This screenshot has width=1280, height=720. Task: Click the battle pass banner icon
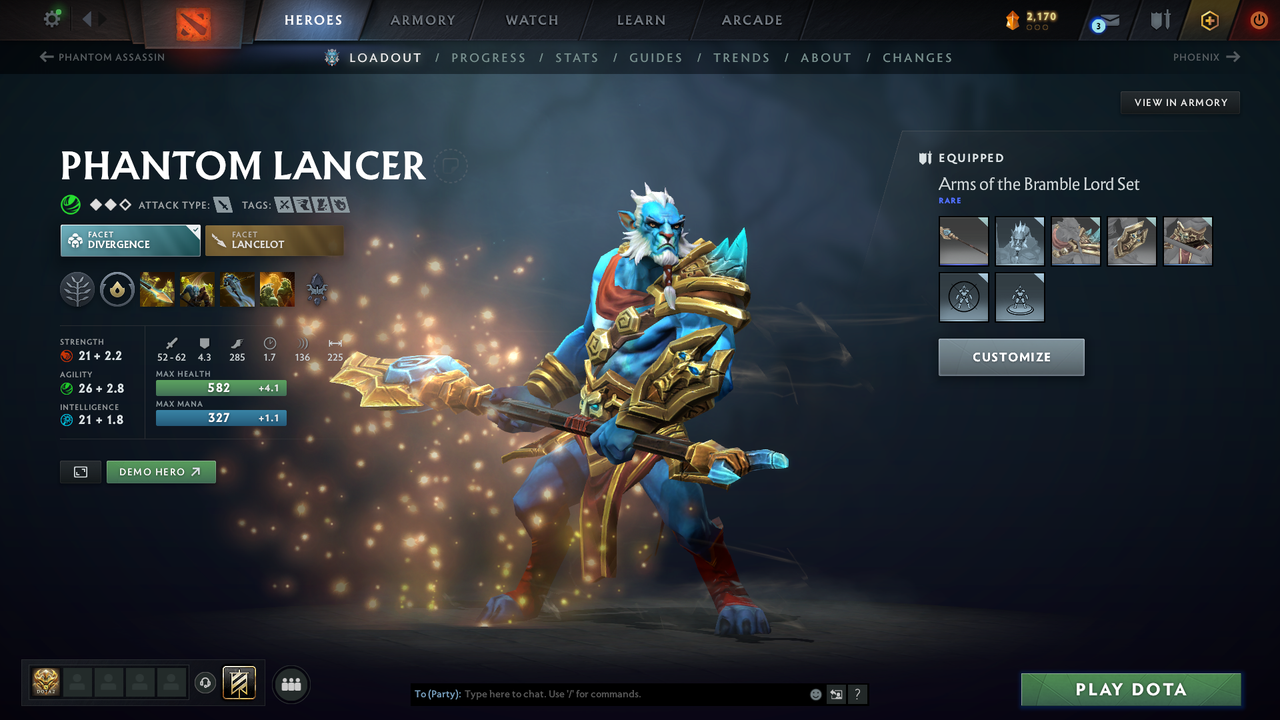tap(238, 683)
